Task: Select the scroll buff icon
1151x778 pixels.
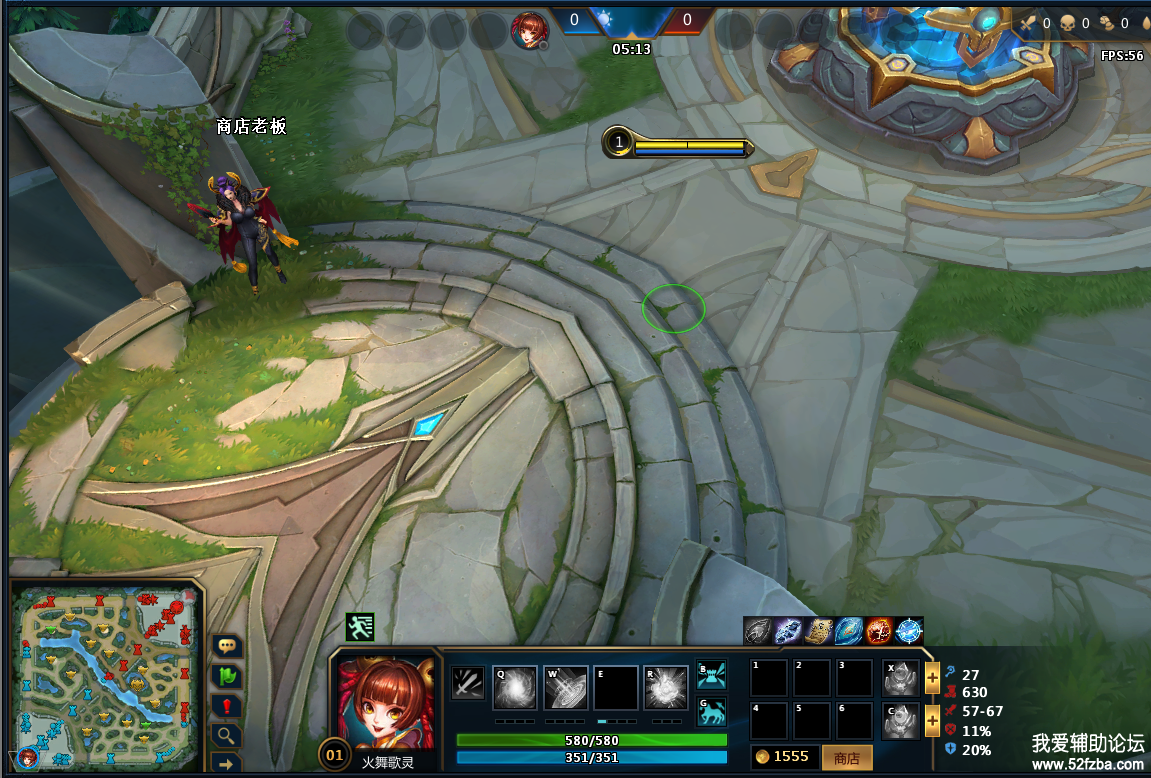Action: (819, 631)
